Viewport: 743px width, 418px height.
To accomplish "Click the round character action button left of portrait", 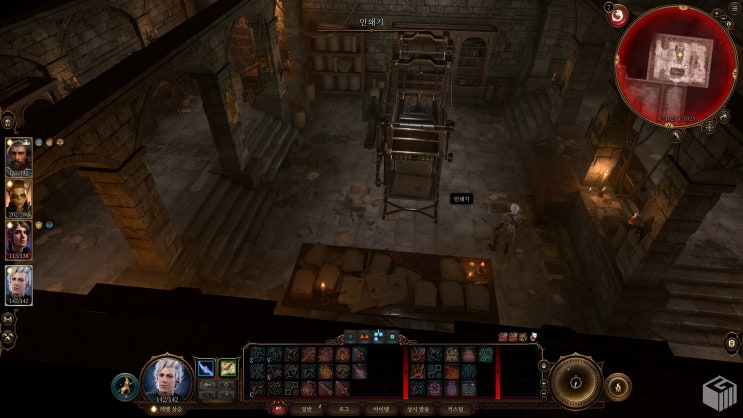I will coord(125,384).
